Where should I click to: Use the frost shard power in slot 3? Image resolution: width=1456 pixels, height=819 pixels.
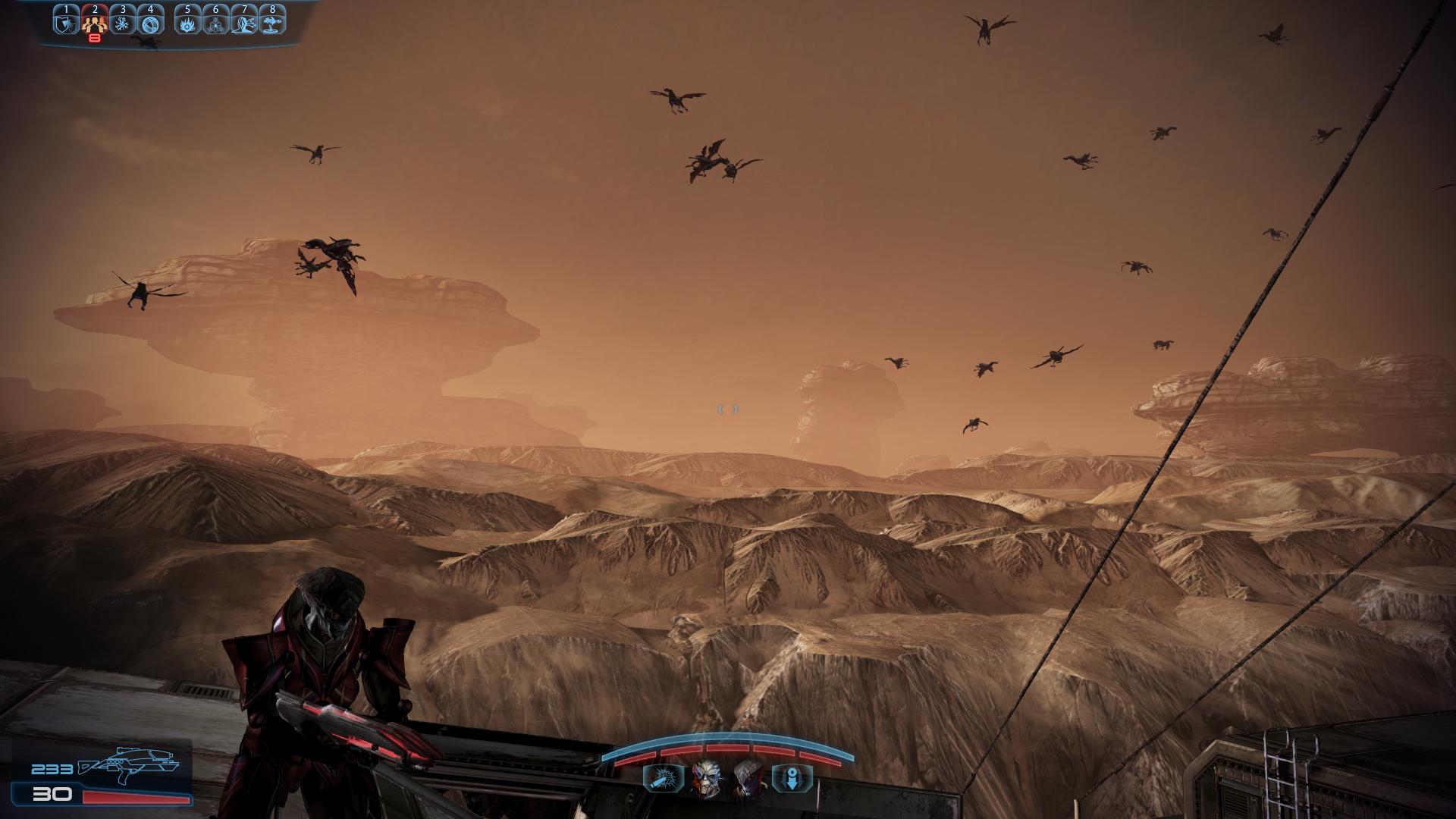[123, 24]
